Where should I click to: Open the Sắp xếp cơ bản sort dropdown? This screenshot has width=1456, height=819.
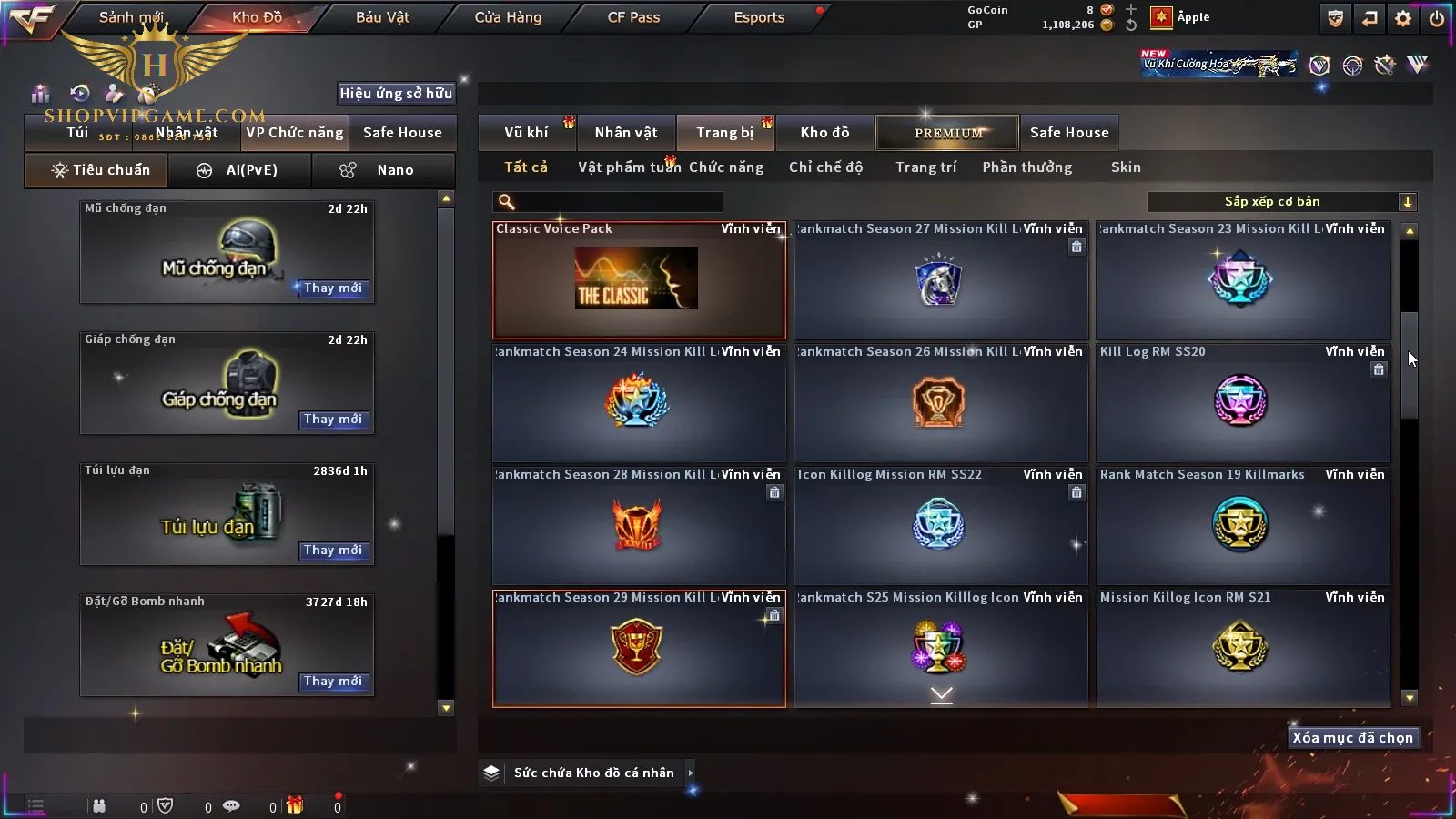click(x=1281, y=202)
